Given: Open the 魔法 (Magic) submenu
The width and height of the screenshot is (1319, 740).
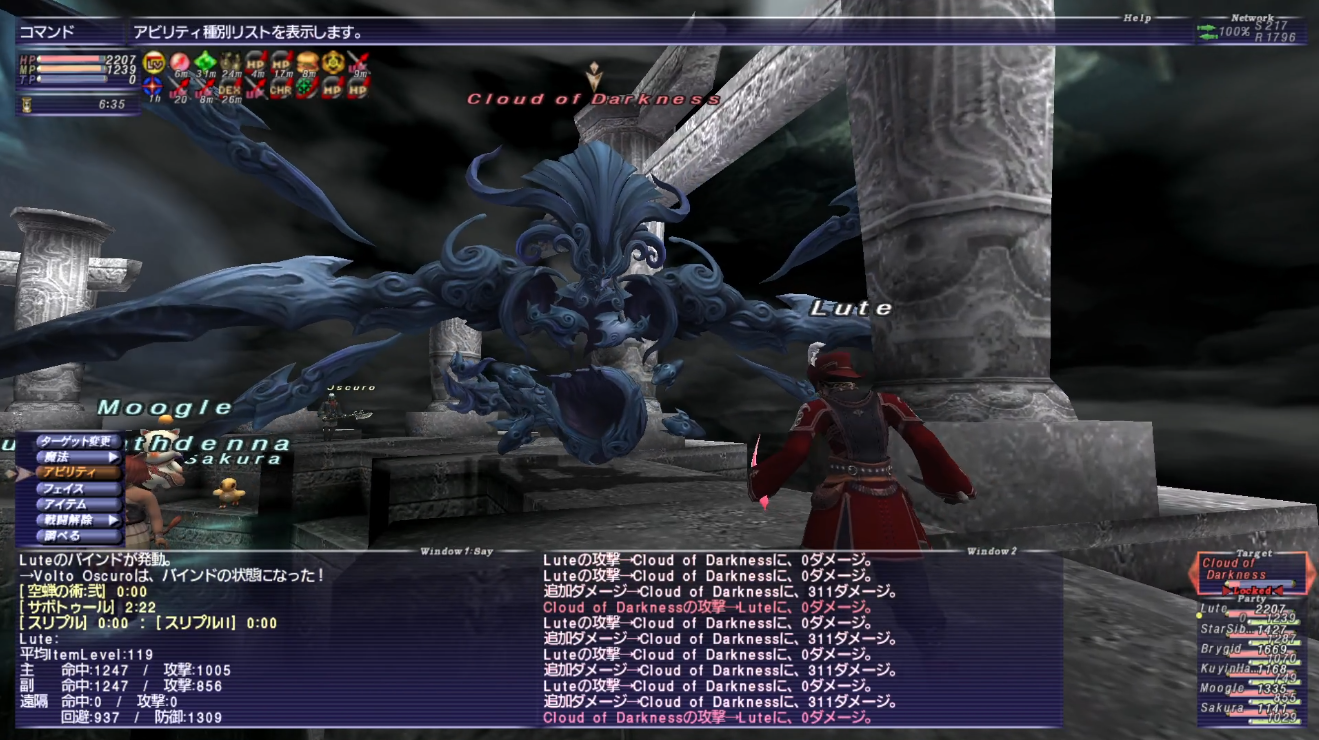Looking at the screenshot, I should point(76,457).
